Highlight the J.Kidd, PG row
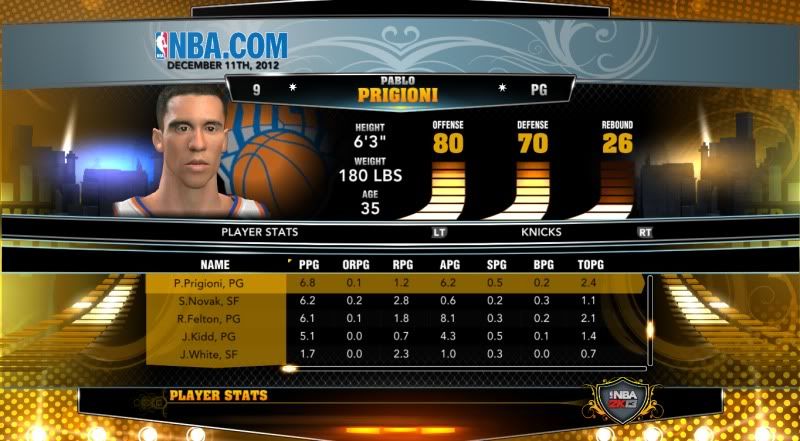 [208, 335]
